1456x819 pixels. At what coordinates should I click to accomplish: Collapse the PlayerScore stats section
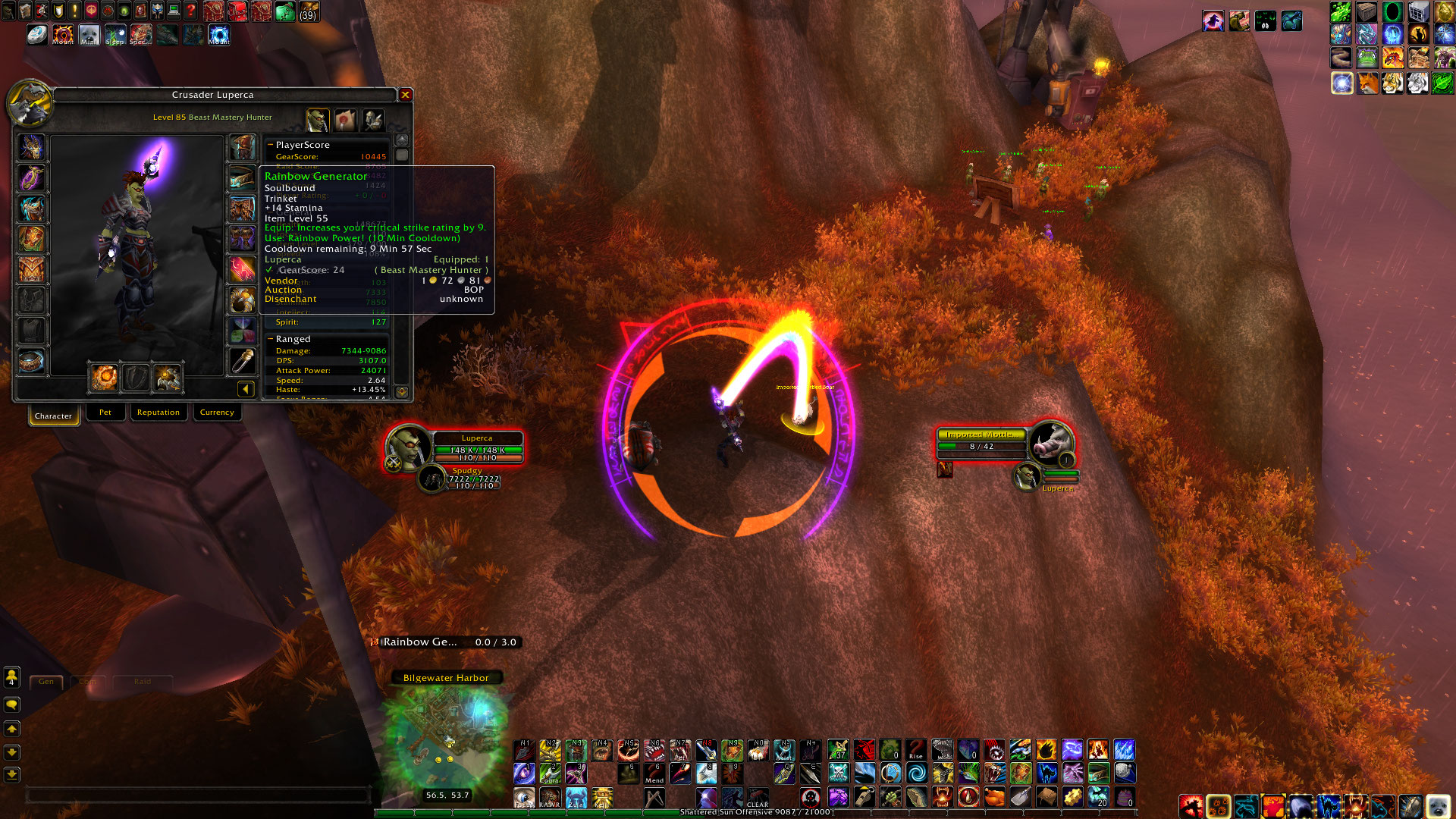click(270, 145)
